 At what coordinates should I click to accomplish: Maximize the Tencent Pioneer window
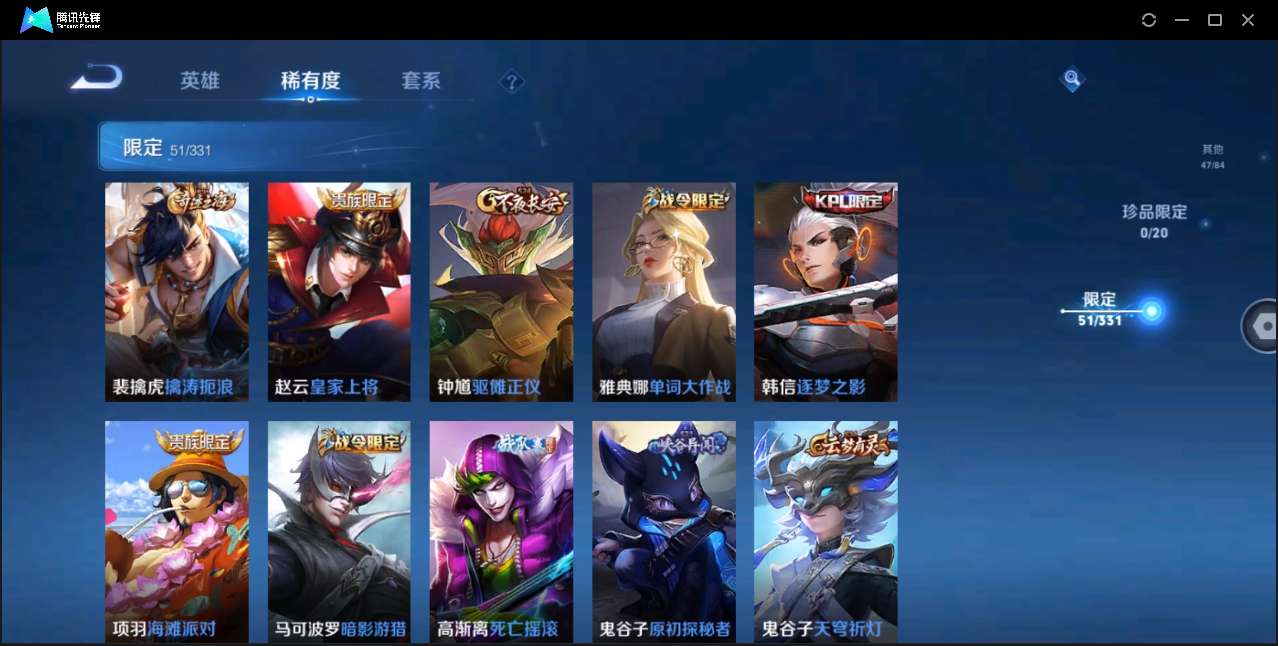click(1215, 20)
